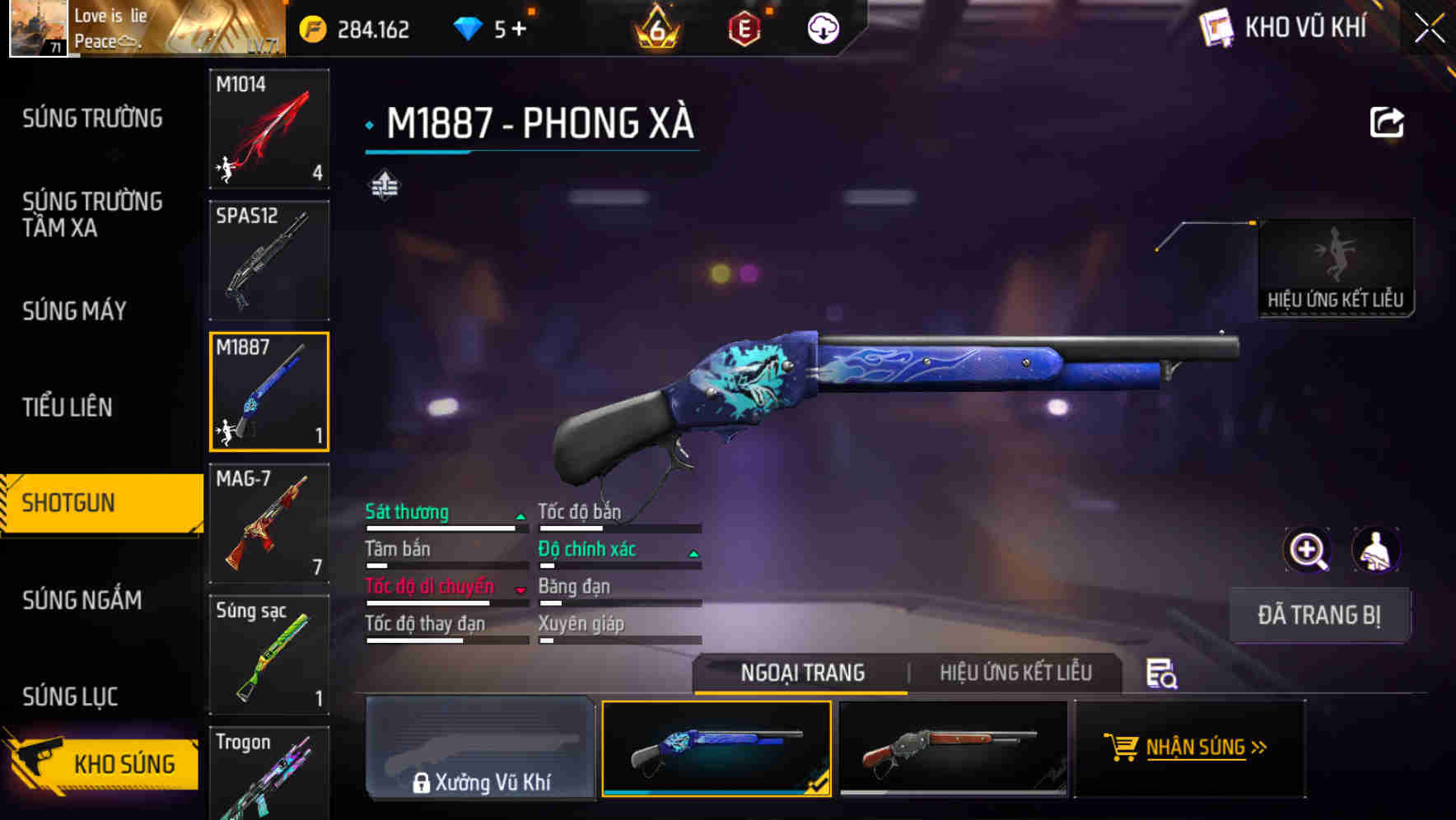Click the magnifier zoom preview icon
This screenshot has height=820, width=1456.
coord(1305,550)
